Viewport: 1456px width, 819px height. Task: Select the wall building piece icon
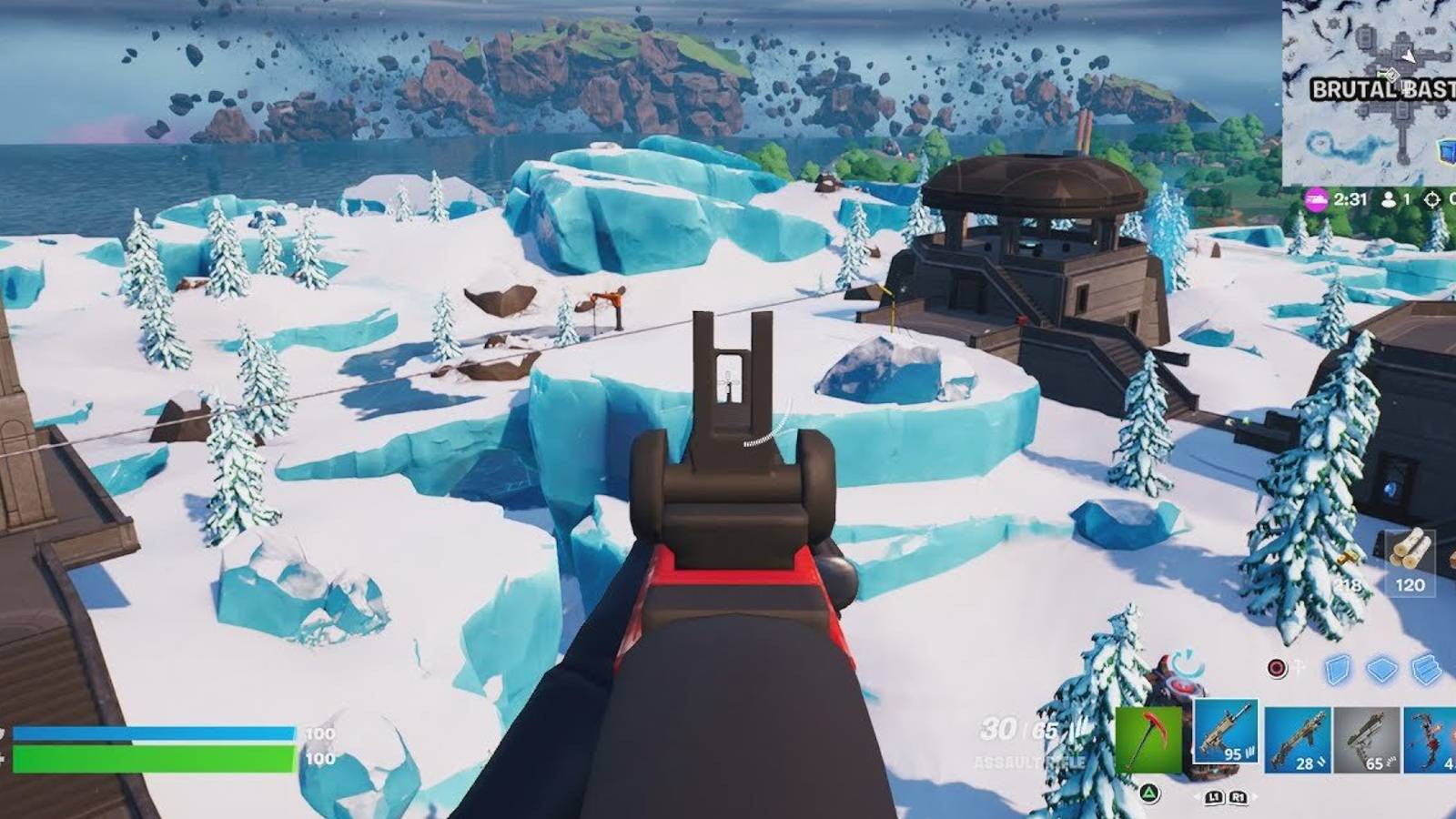[1336, 669]
